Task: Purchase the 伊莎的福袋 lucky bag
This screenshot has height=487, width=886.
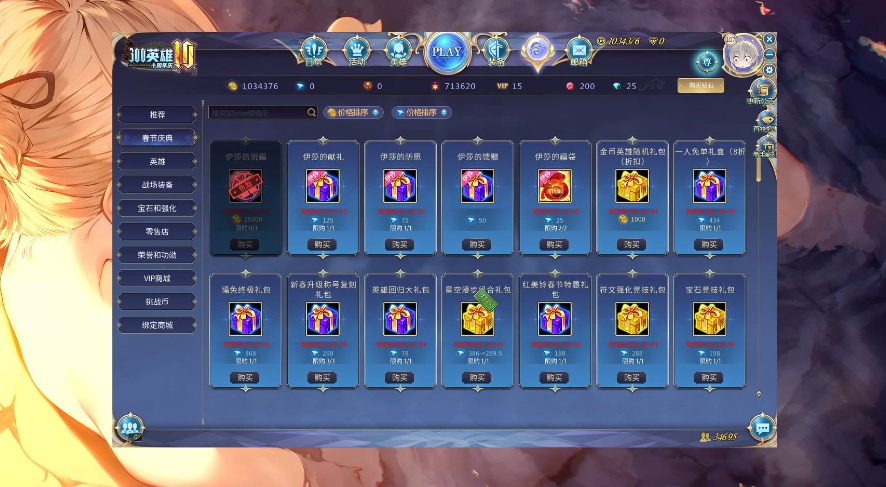Action: tap(555, 244)
